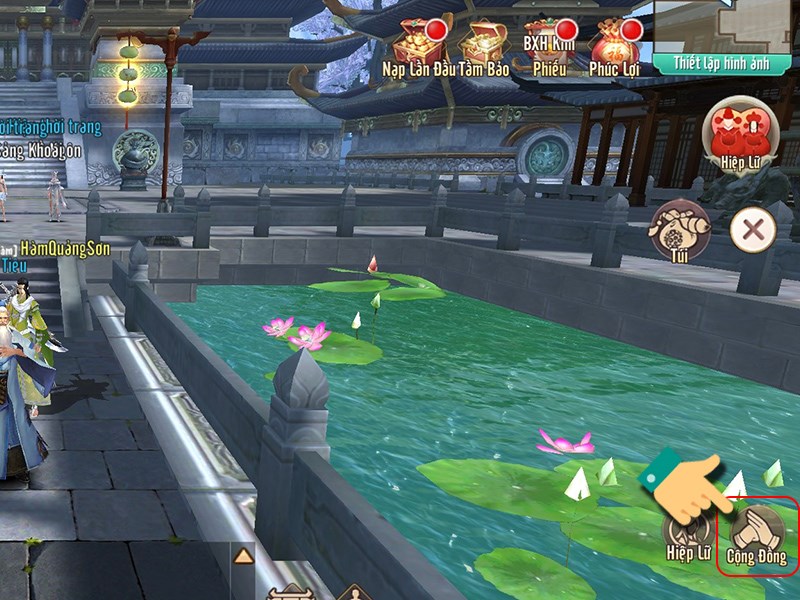Expand the panel with the orange up arrow
The width and height of the screenshot is (800, 600).
pos(242,556)
